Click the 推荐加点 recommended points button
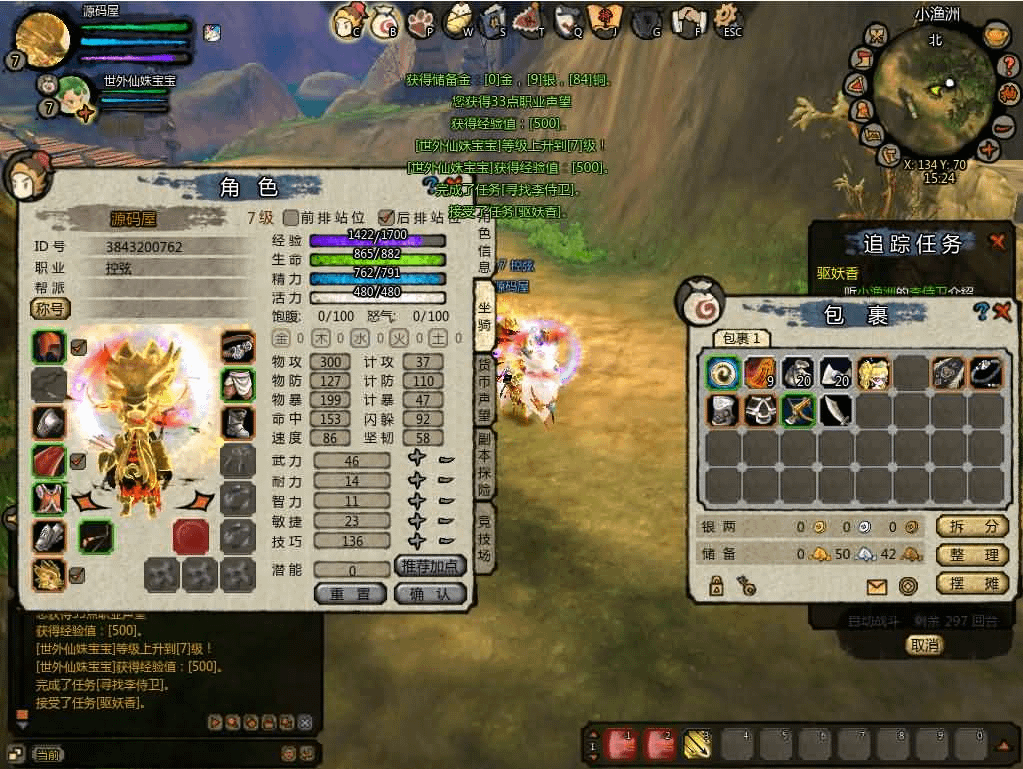Viewport: 1023px width, 769px height. [x=431, y=566]
